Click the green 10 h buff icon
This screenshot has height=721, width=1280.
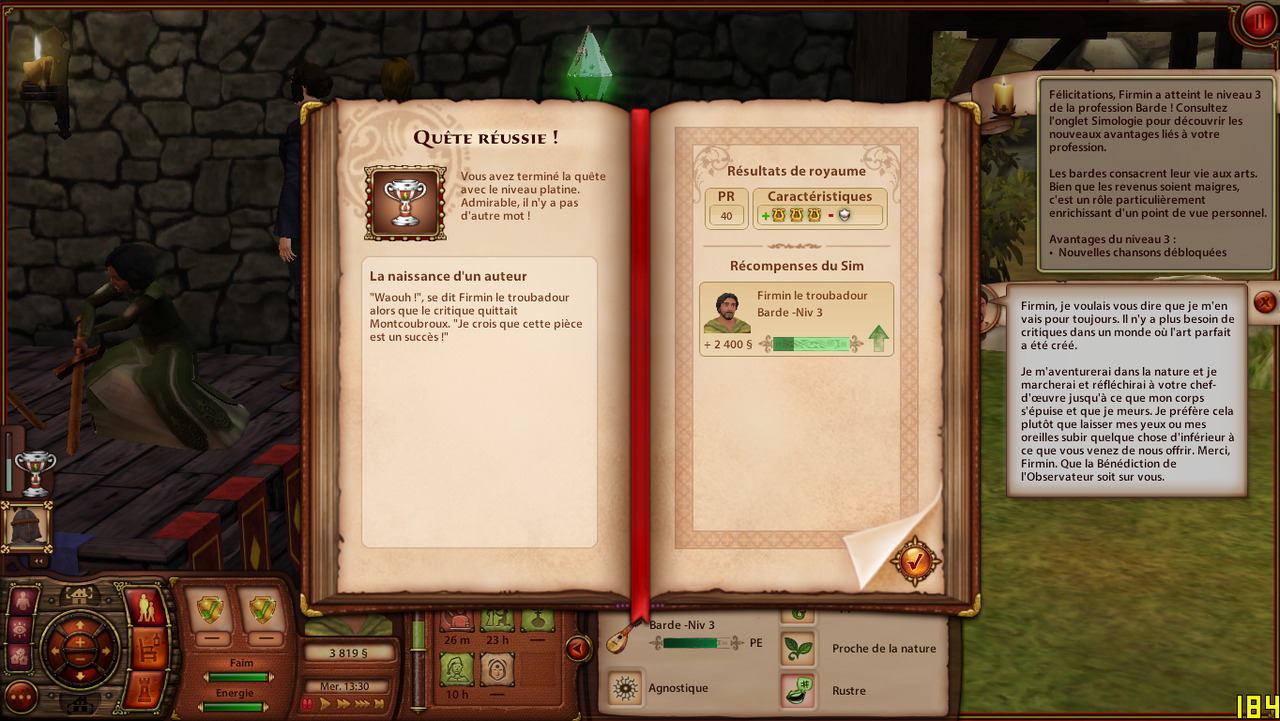[457, 668]
